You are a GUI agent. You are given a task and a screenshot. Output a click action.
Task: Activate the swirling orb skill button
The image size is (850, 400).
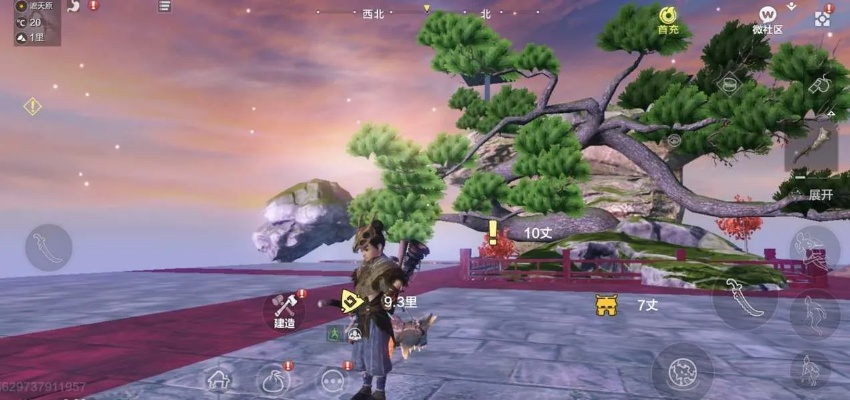pyautogui.click(x=682, y=369)
